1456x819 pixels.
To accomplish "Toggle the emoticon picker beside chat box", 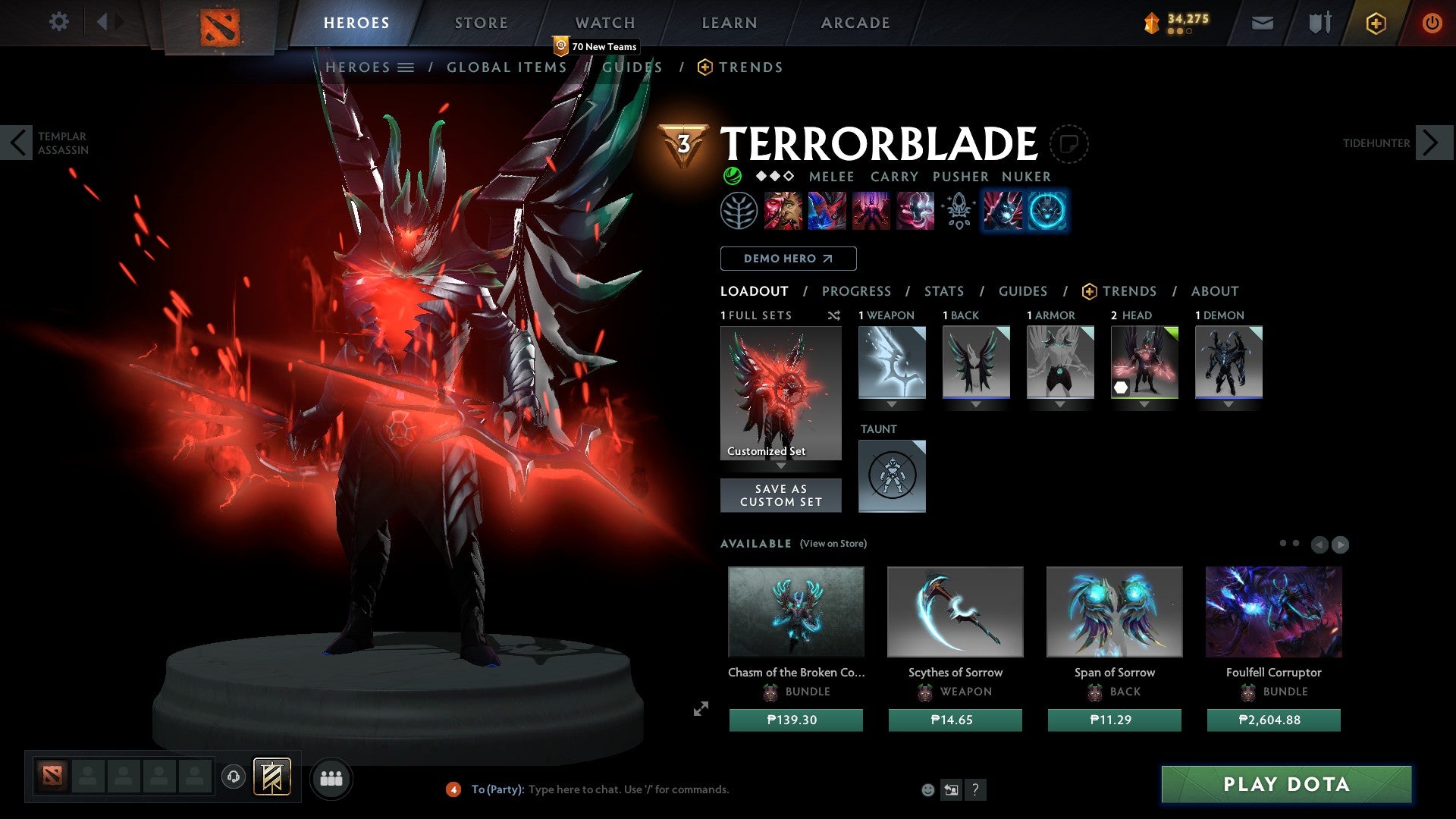I will tap(927, 789).
